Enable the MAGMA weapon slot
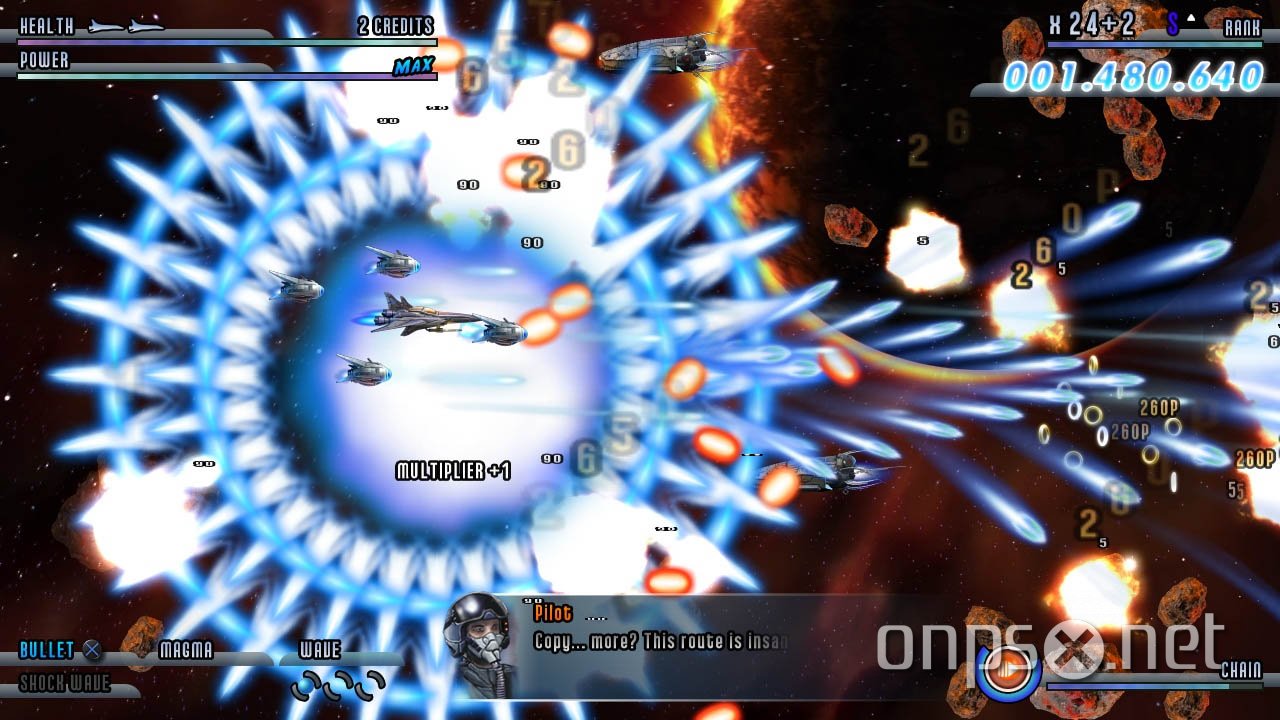This screenshot has width=1280, height=720. point(185,650)
